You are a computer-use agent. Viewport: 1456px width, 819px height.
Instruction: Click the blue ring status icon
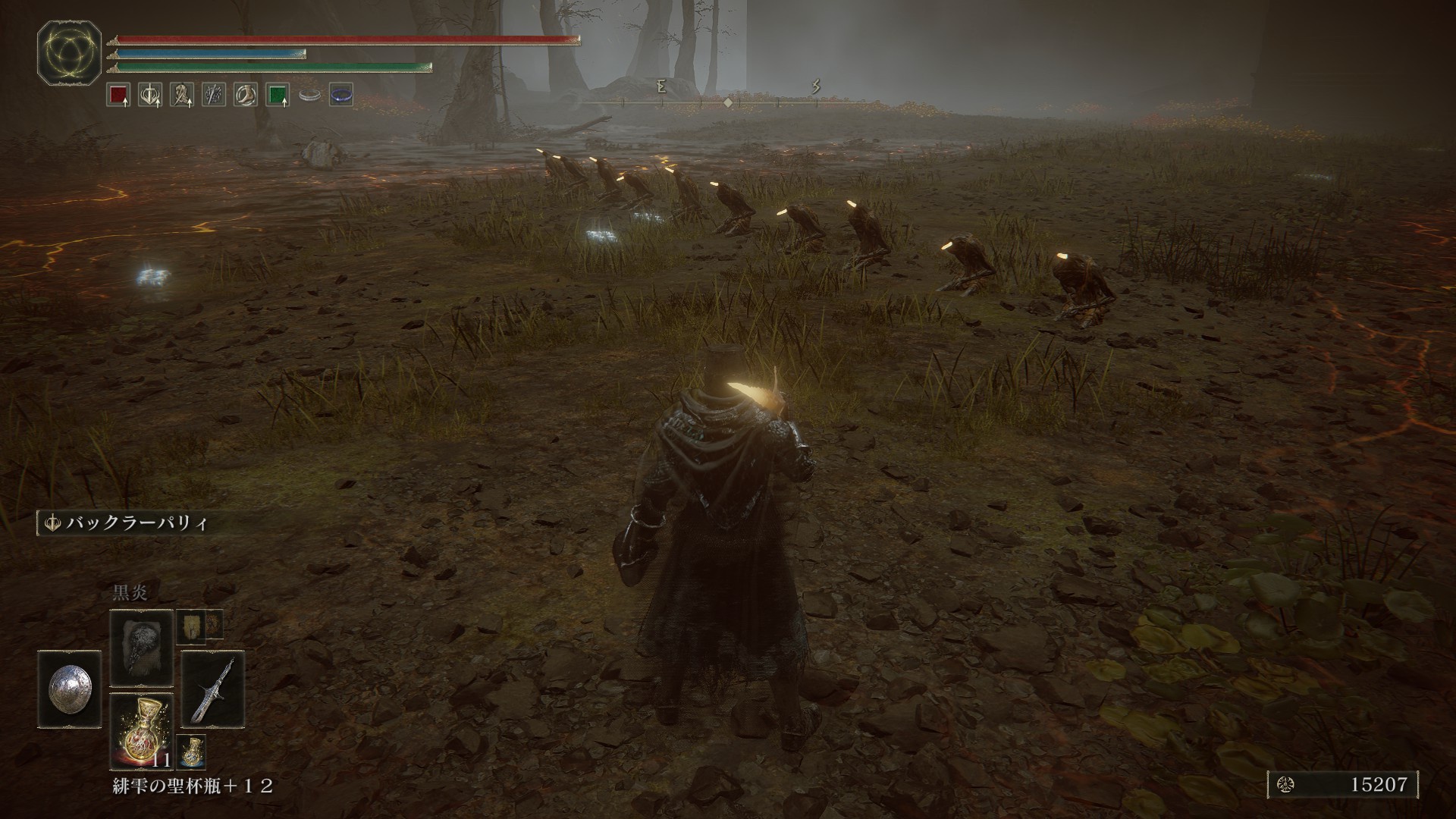(341, 96)
